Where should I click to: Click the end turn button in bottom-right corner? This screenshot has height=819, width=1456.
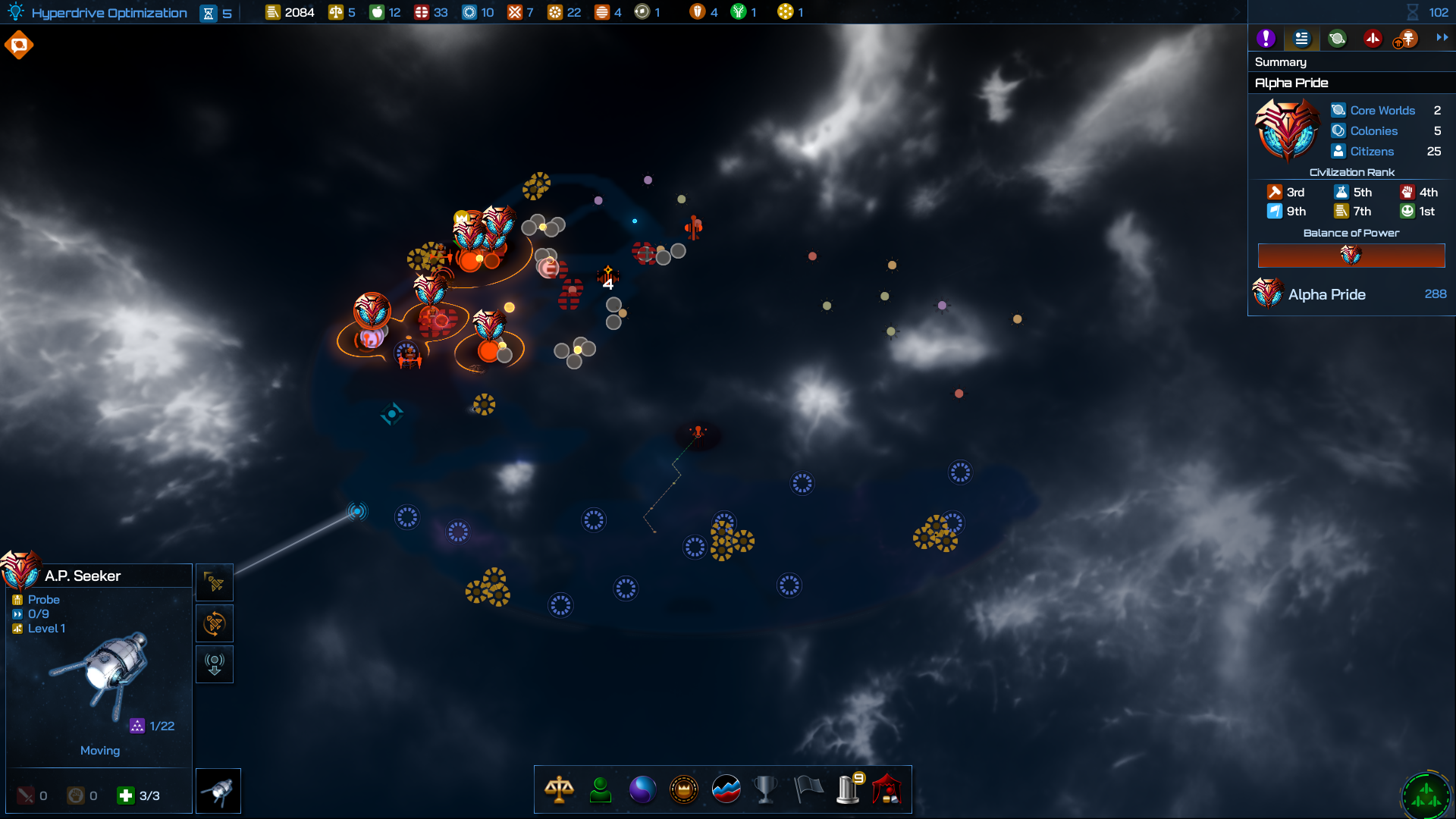[1426, 795]
